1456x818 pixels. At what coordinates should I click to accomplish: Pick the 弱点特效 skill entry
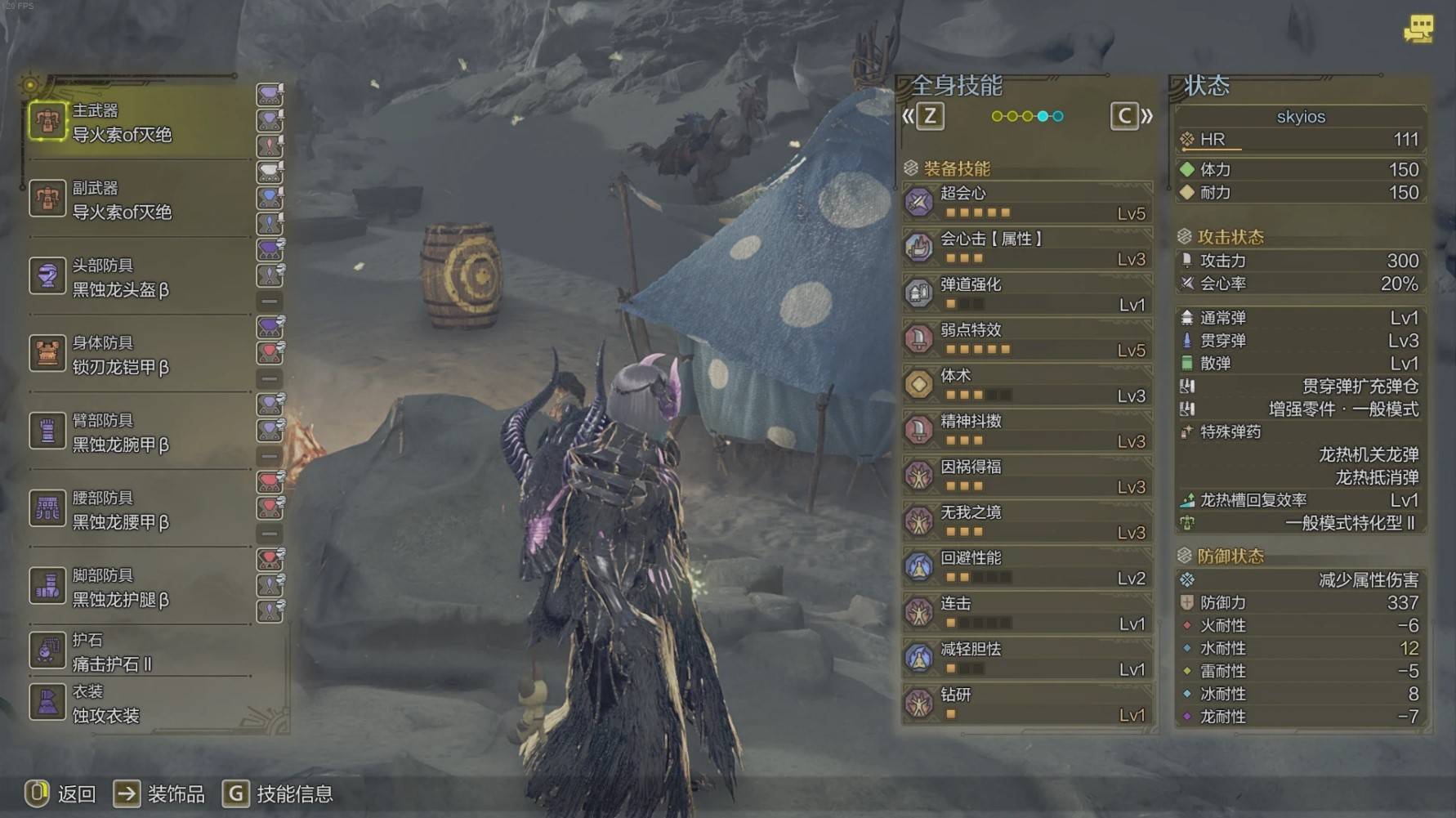[x=1027, y=340]
